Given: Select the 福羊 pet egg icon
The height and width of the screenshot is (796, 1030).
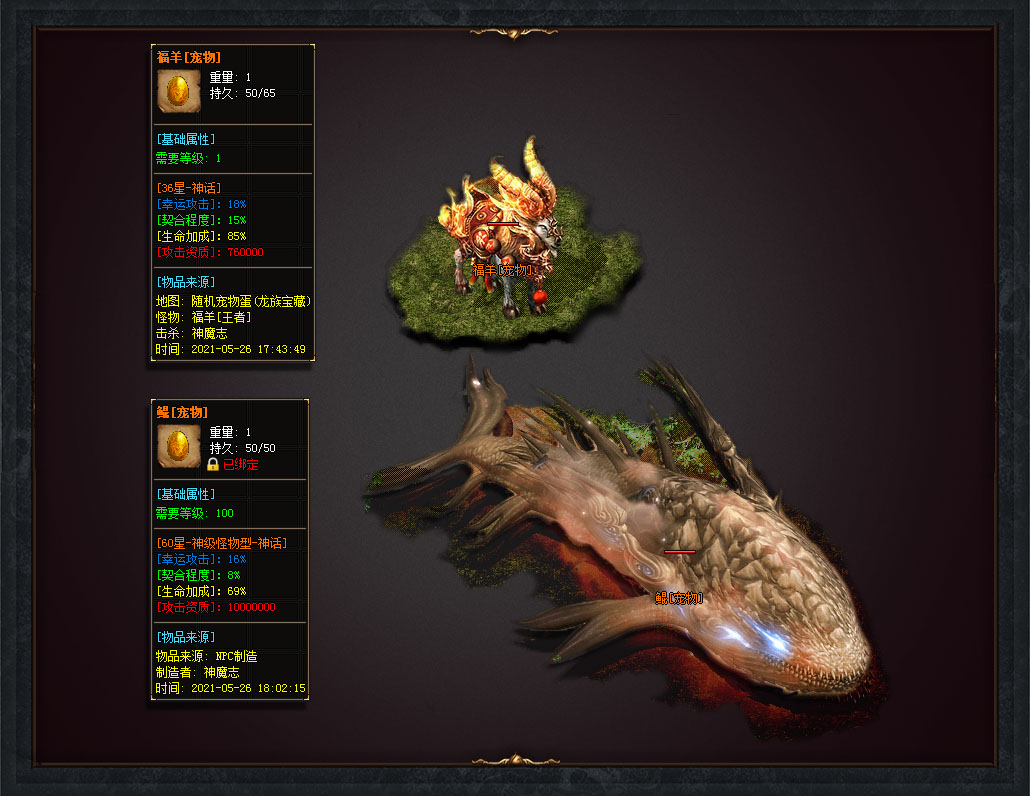Looking at the screenshot, I should click(178, 91).
